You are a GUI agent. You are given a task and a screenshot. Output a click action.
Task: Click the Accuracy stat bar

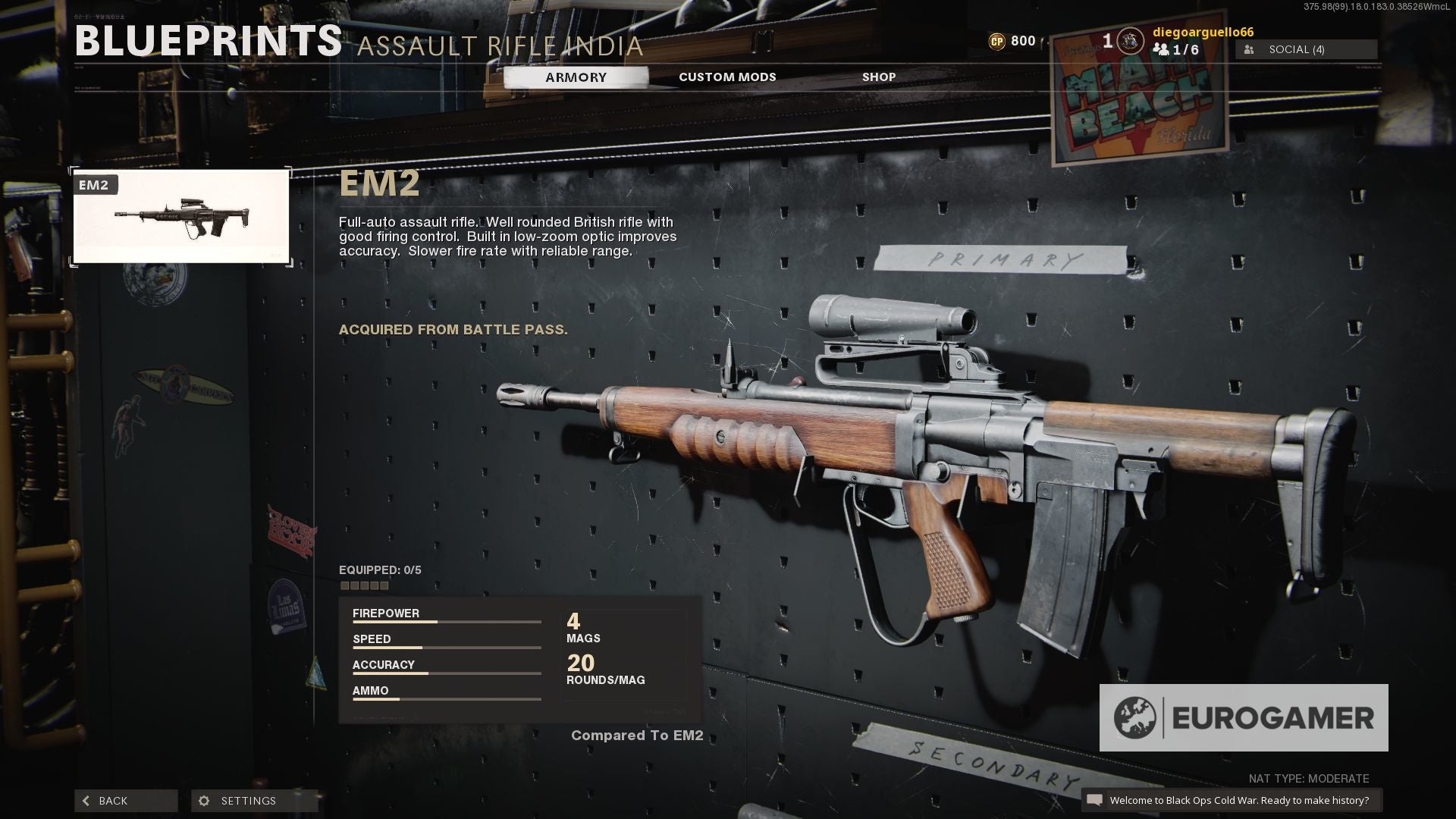coord(447,673)
